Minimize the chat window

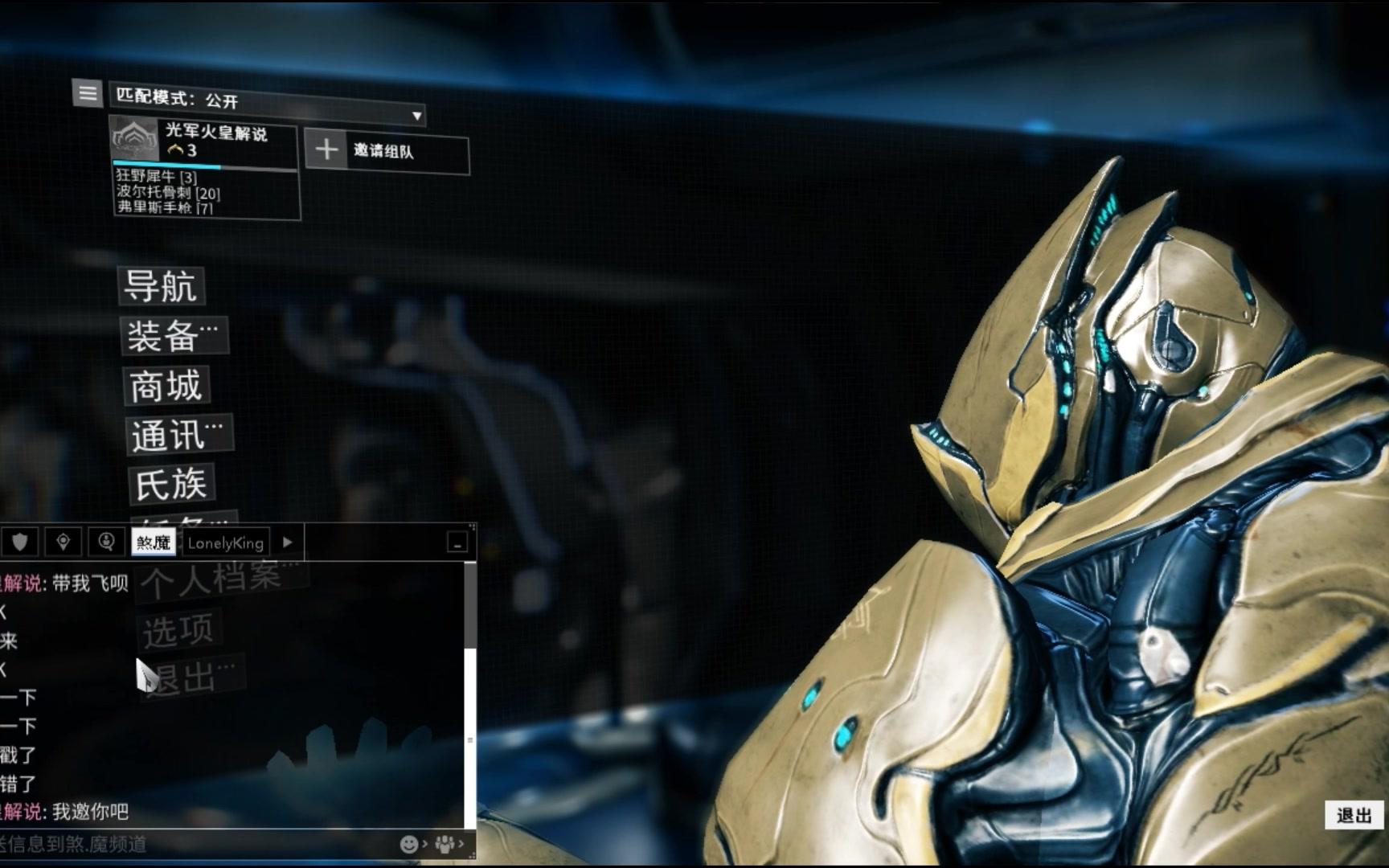pos(457,543)
